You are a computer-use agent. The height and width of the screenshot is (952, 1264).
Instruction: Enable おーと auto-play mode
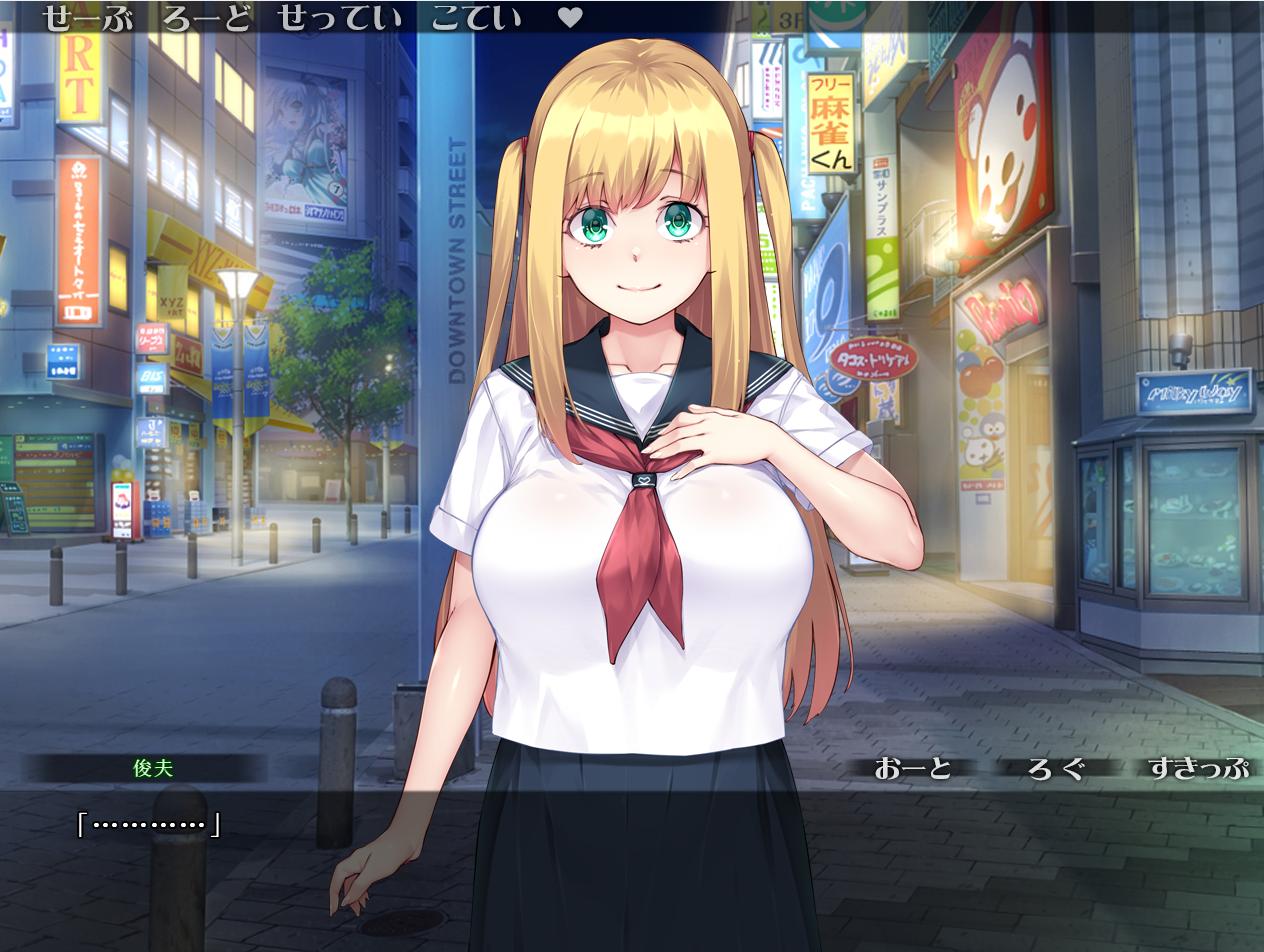click(913, 768)
